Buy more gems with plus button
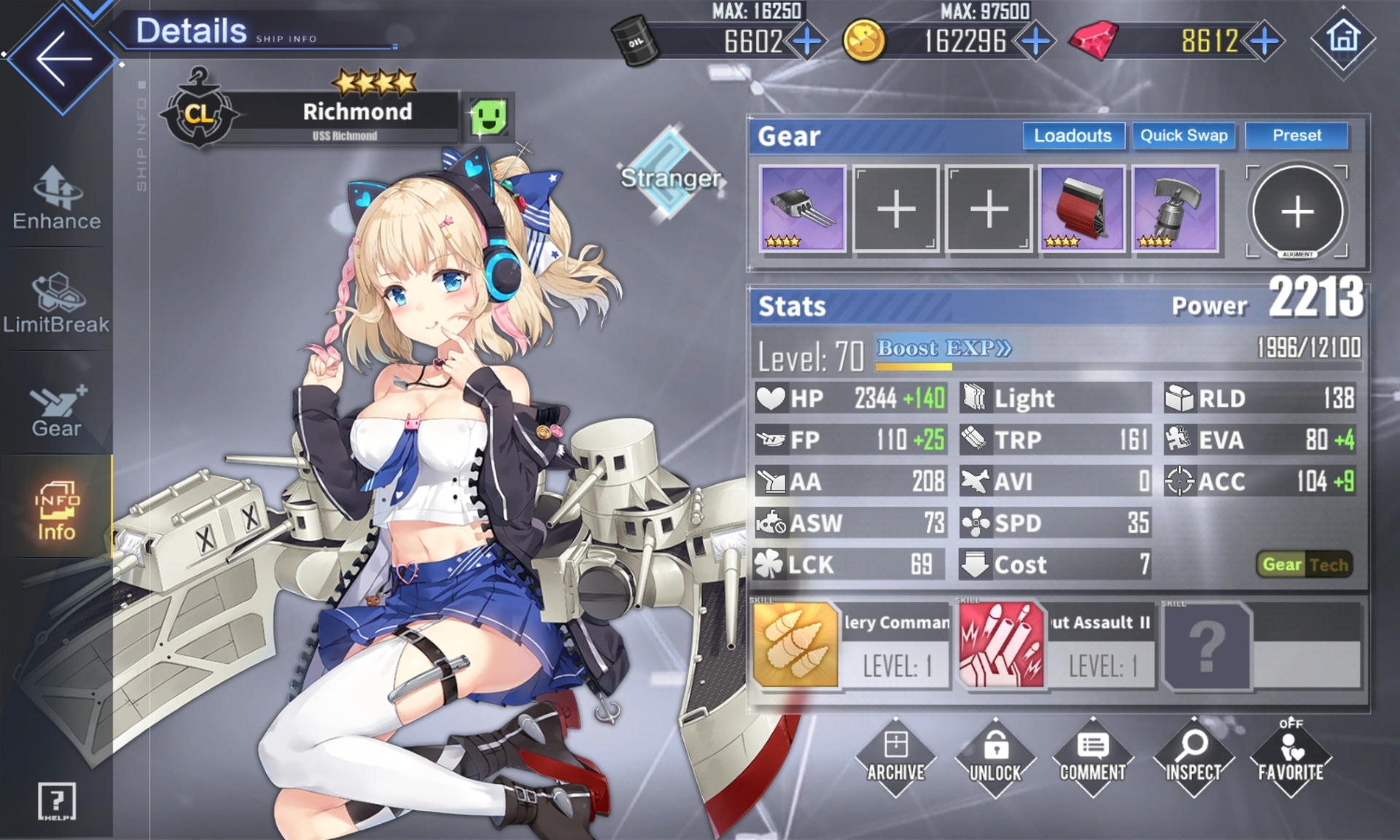 (1264, 41)
